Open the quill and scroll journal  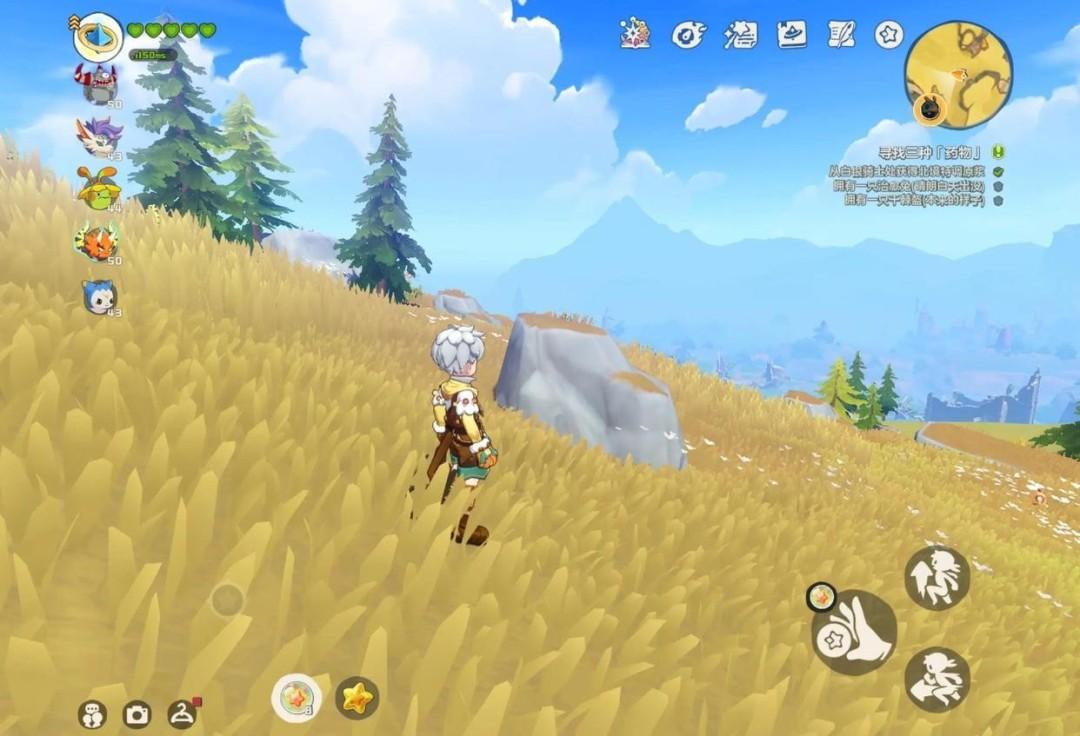841,34
